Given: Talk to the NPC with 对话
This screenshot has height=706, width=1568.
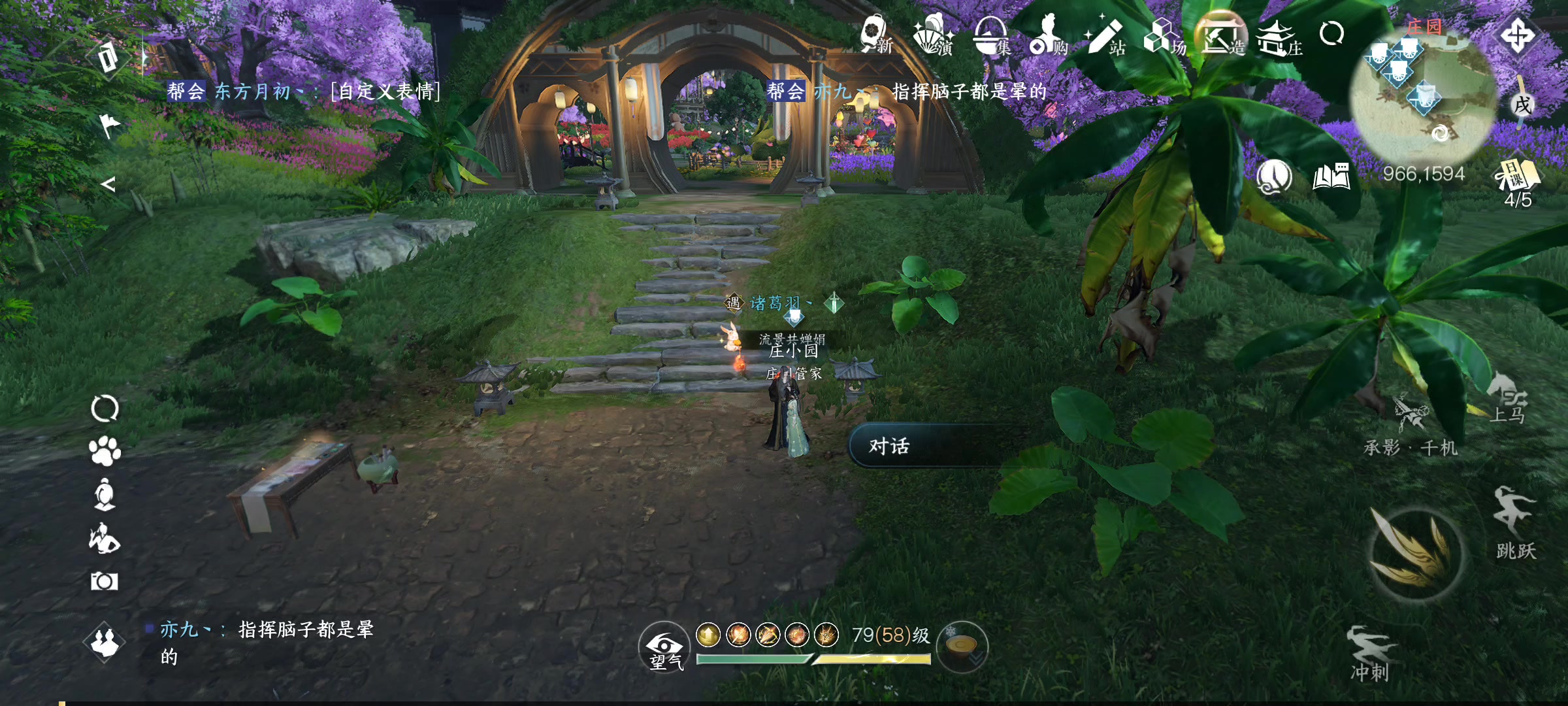Looking at the screenshot, I should [928, 446].
